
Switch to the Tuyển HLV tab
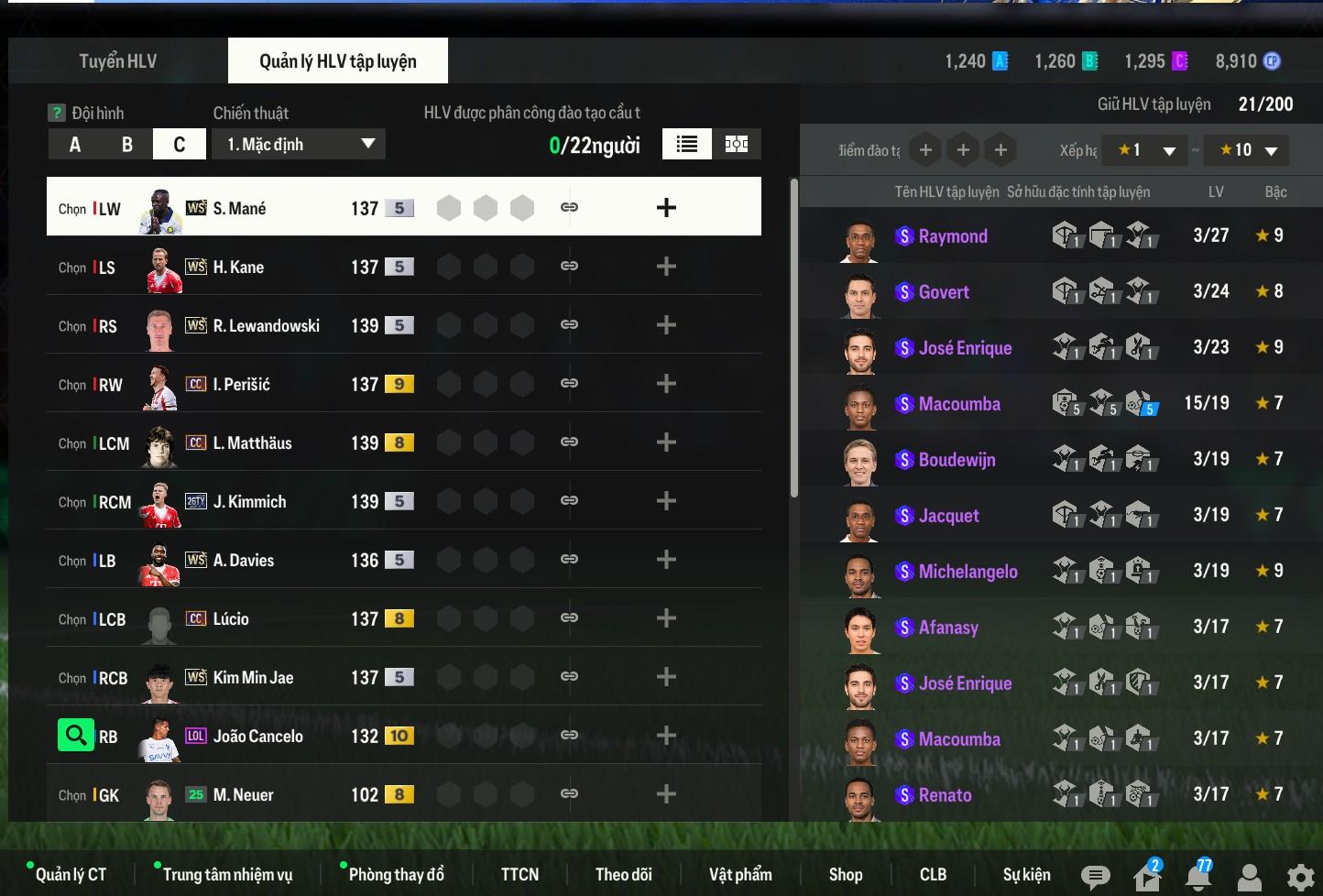click(x=117, y=61)
